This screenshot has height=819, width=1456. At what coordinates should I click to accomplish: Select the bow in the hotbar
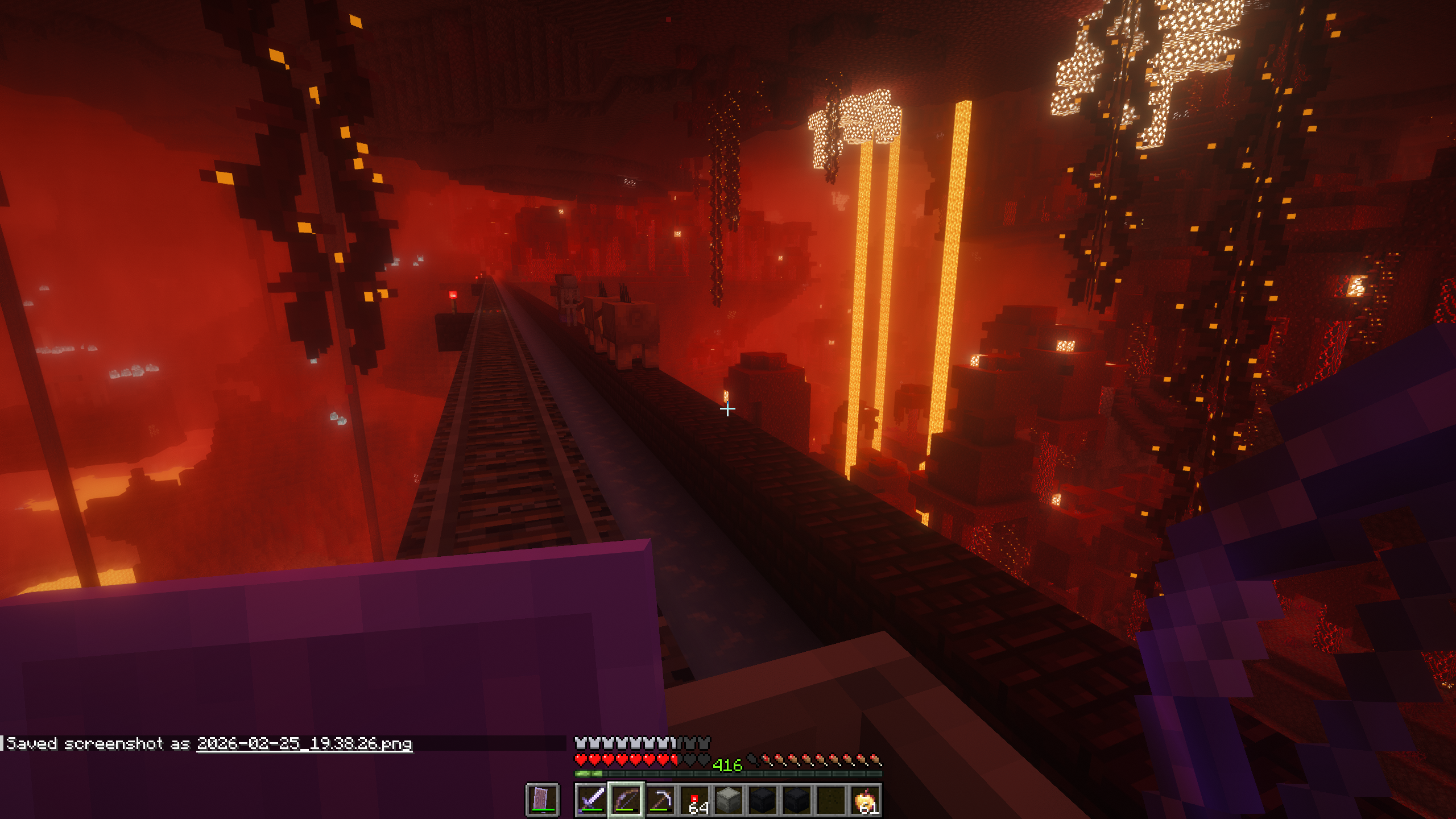click(x=626, y=800)
